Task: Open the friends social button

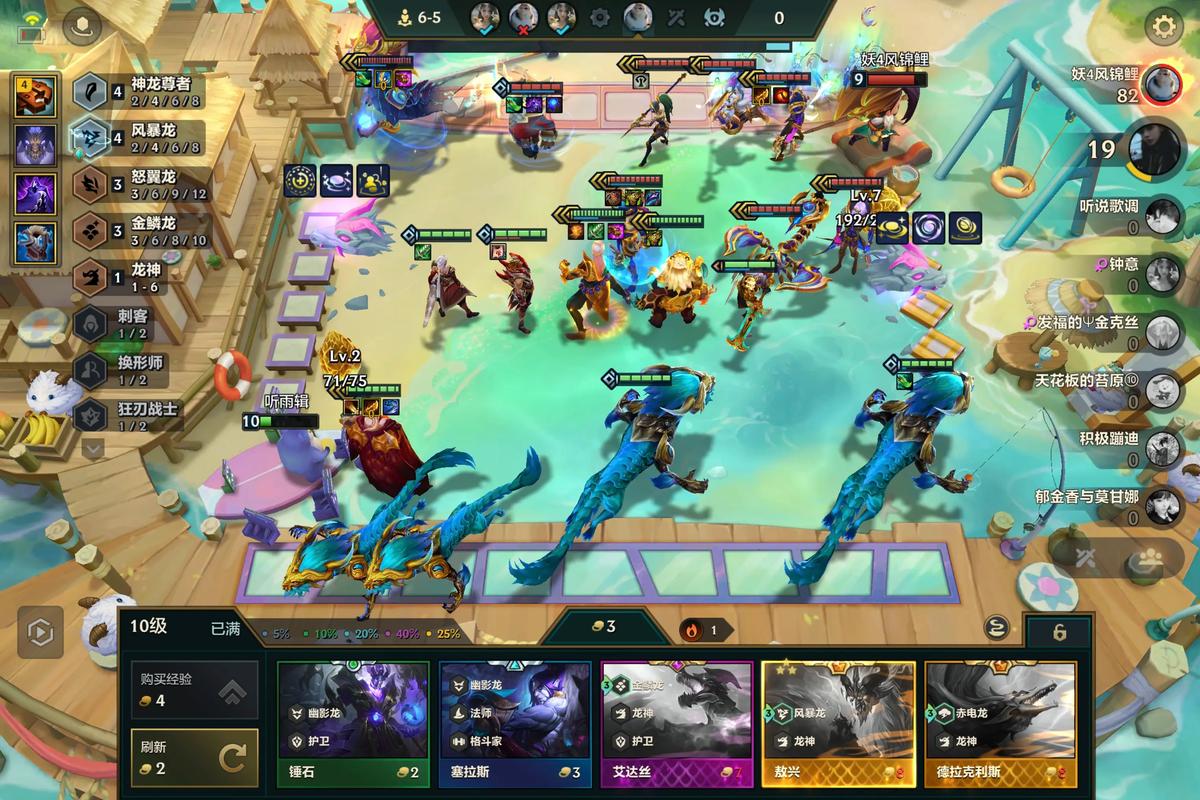Action: (1149, 559)
